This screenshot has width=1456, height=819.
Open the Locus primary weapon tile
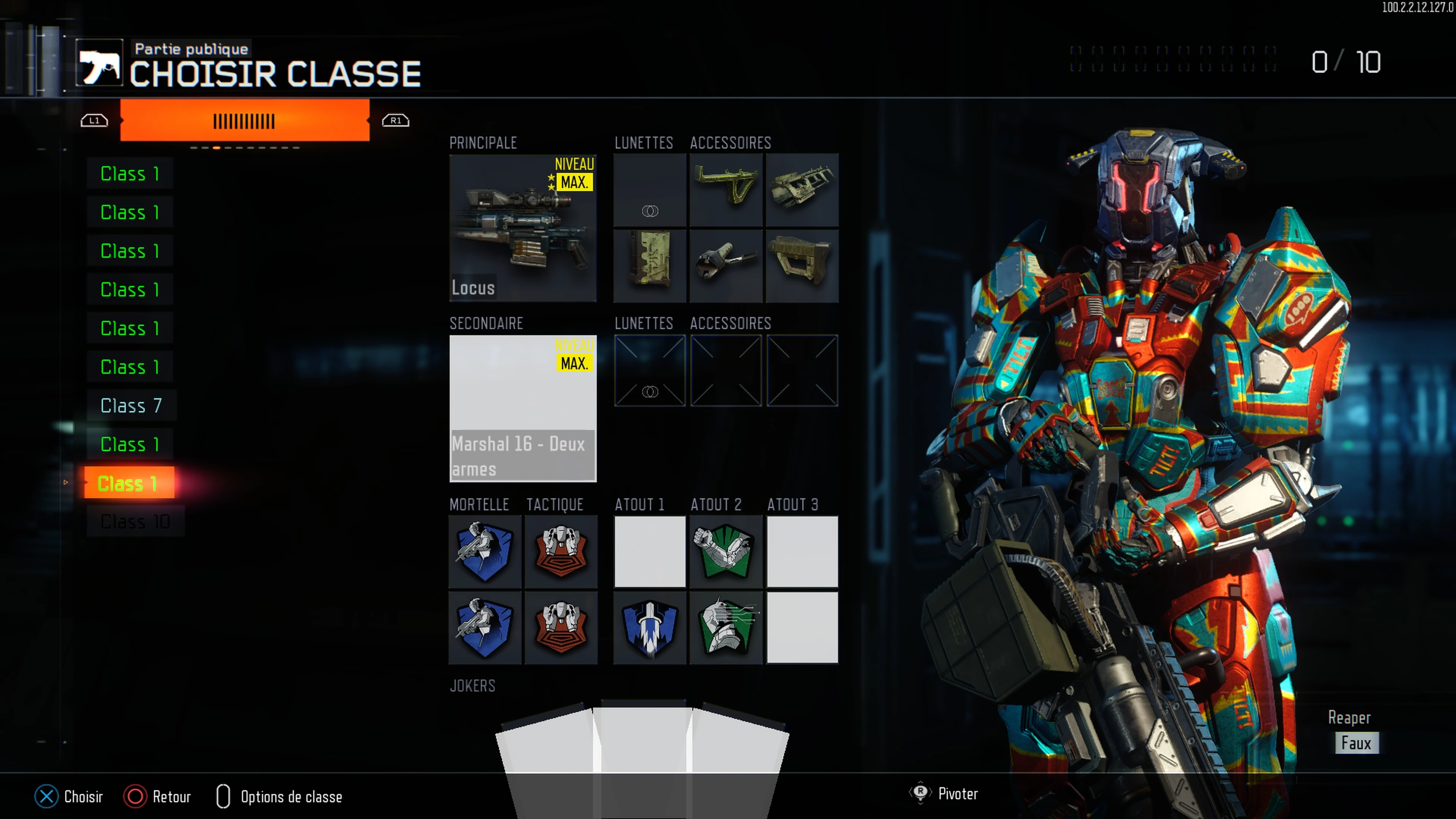522,228
